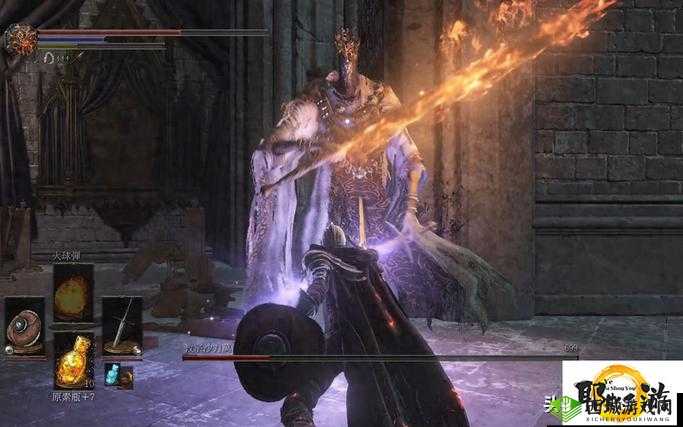Viewport: 683px width, 427px height.
Task: Select the round shield slot
Action: pyautogui.click(x=25, y=326)
